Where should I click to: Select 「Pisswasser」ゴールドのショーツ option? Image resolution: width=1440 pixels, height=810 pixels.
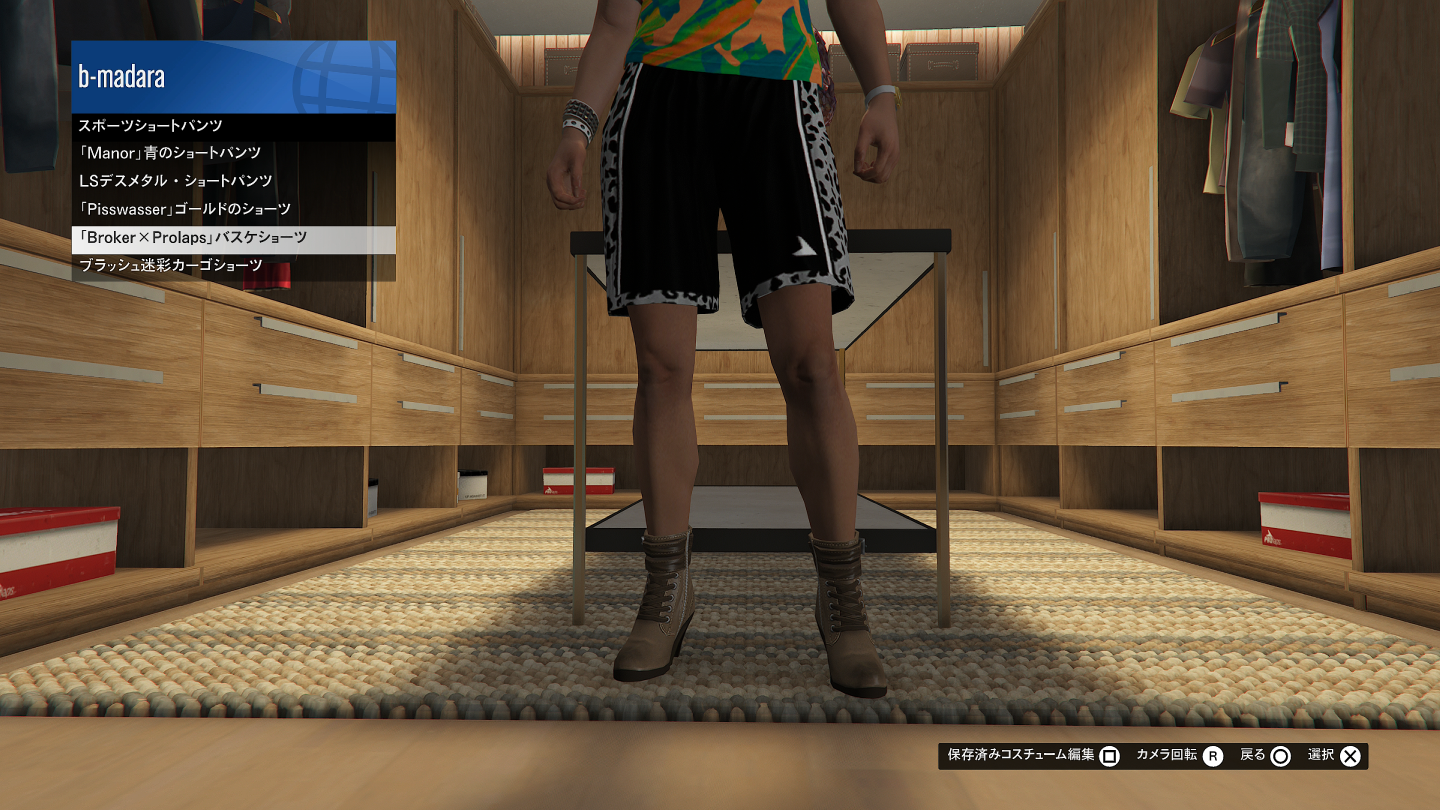[233, 209]
